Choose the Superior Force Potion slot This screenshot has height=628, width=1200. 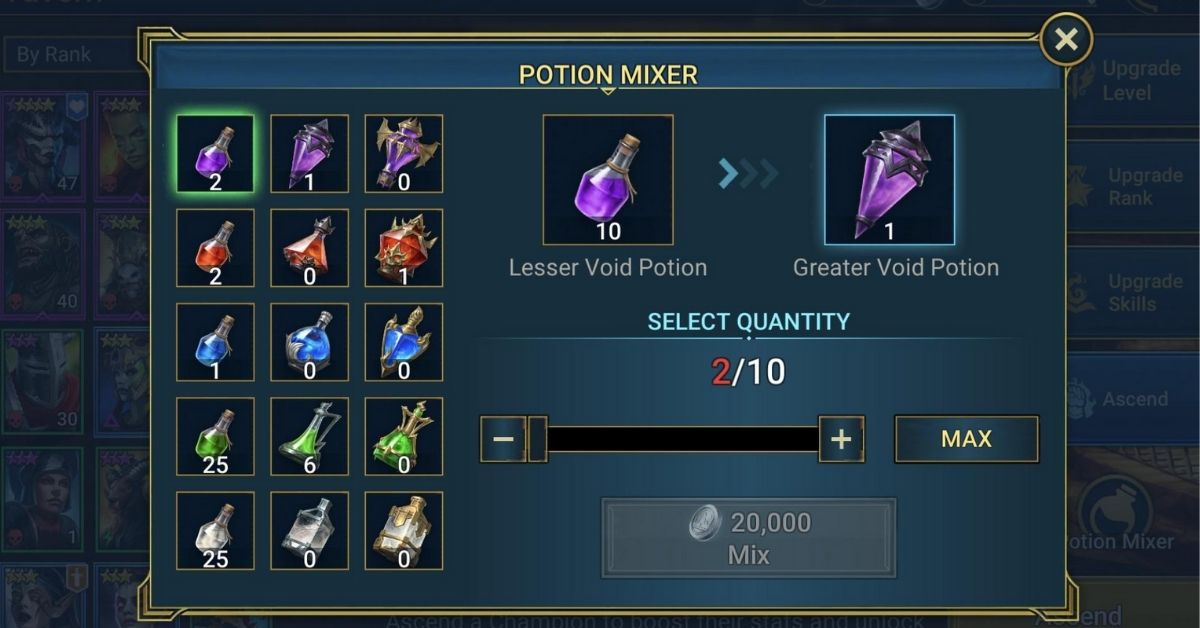click(403, 247)
